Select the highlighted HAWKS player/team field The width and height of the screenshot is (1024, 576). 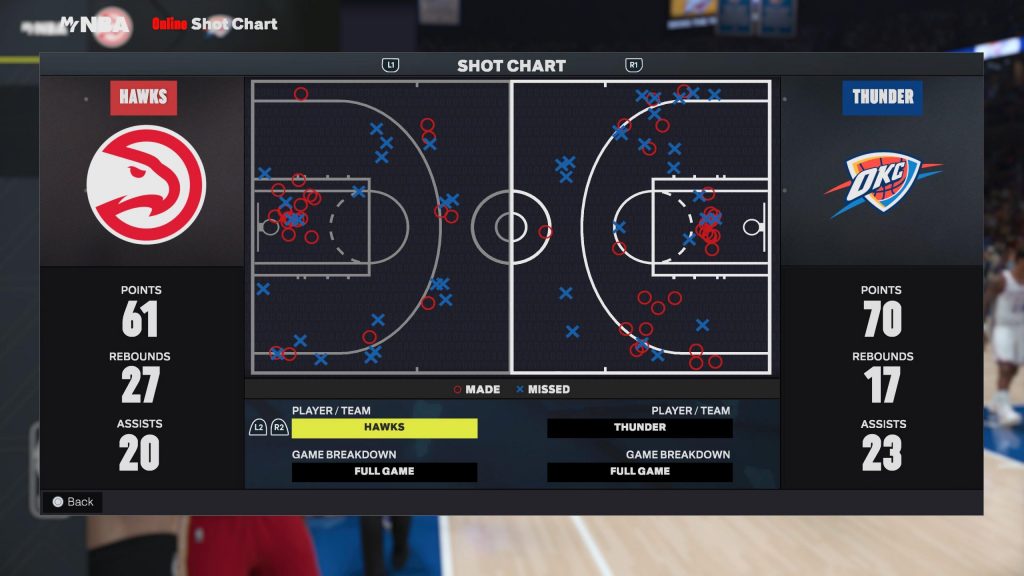(384, 428)
